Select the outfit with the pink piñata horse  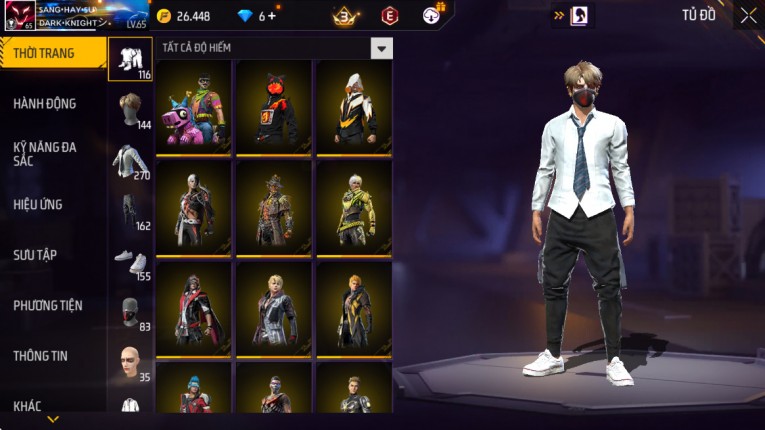(x=194, y=108)
